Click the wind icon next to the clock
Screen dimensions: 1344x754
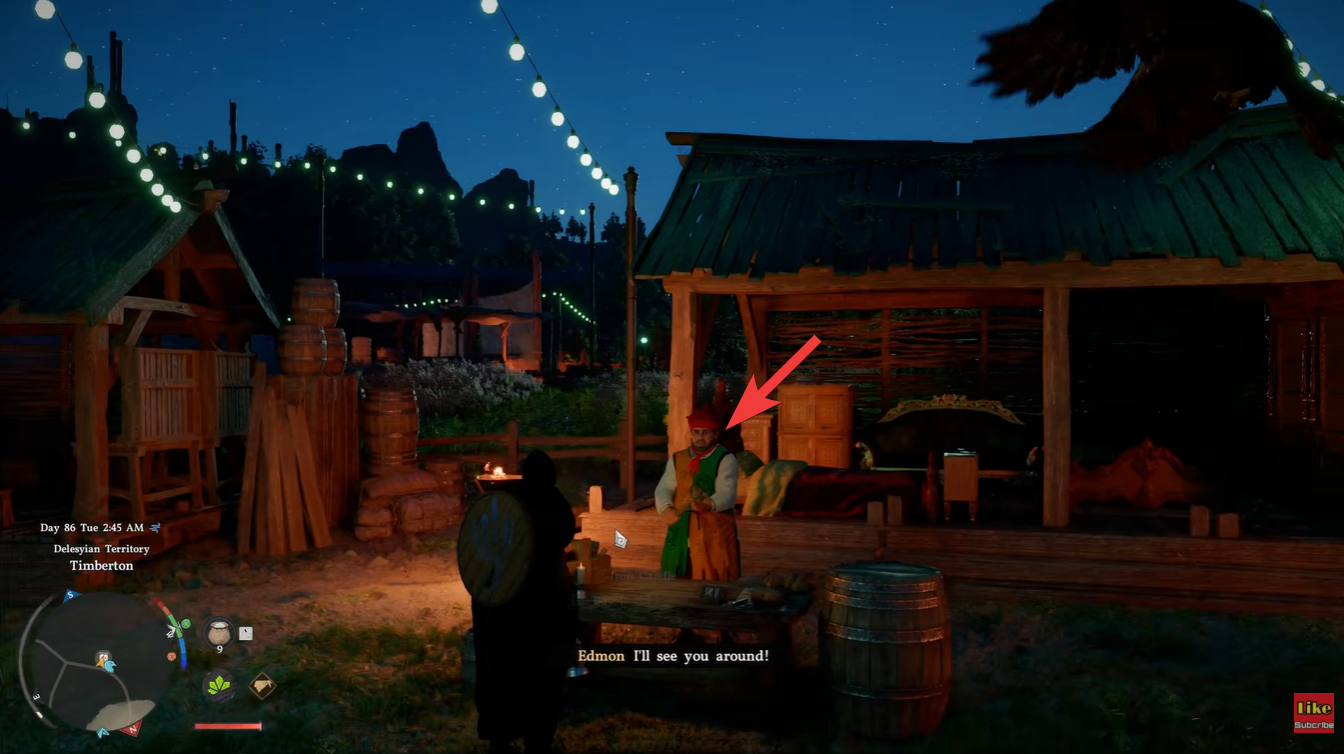tap(155, 528)
